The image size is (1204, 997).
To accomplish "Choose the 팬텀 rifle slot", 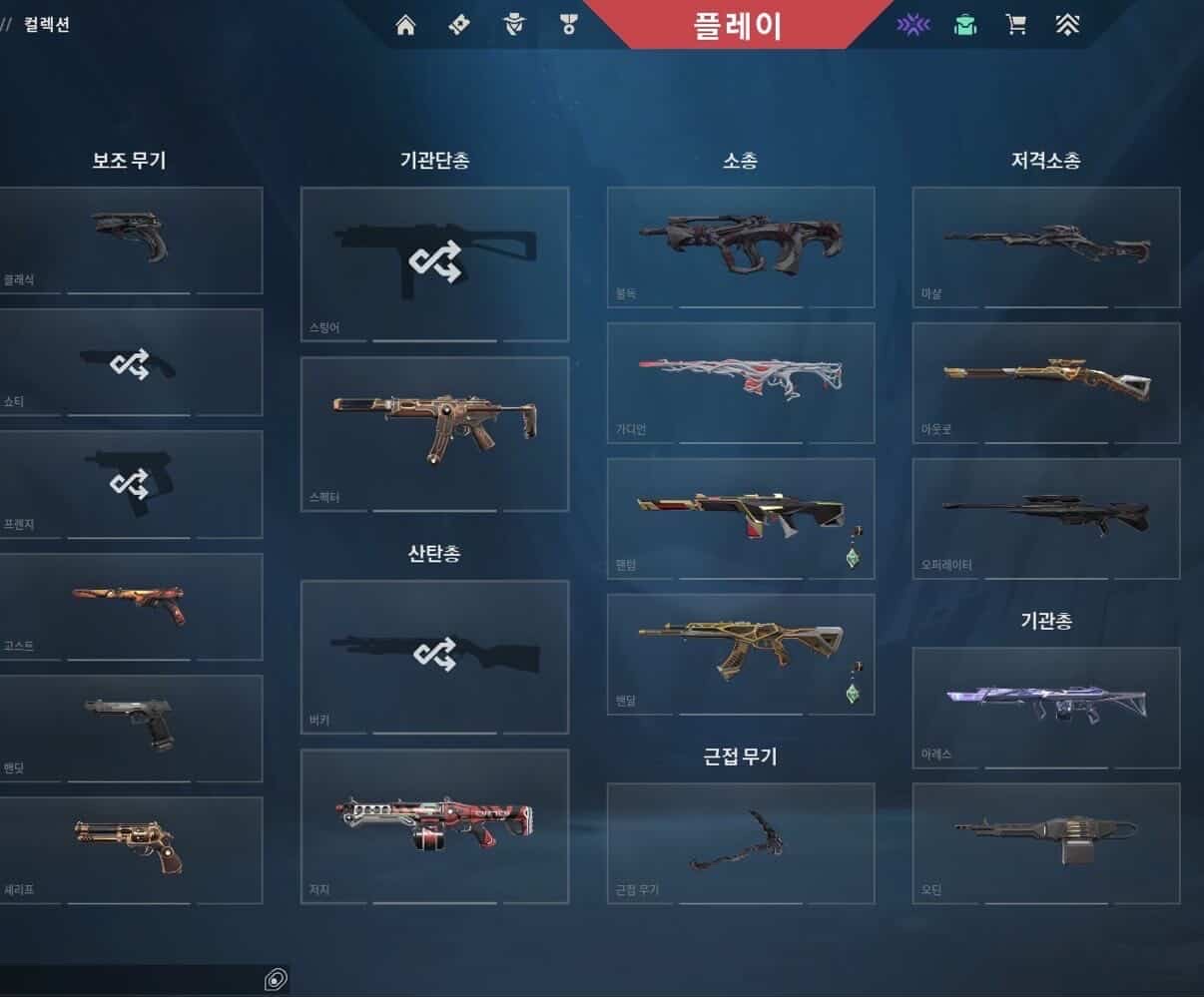I will click(741, 518).
